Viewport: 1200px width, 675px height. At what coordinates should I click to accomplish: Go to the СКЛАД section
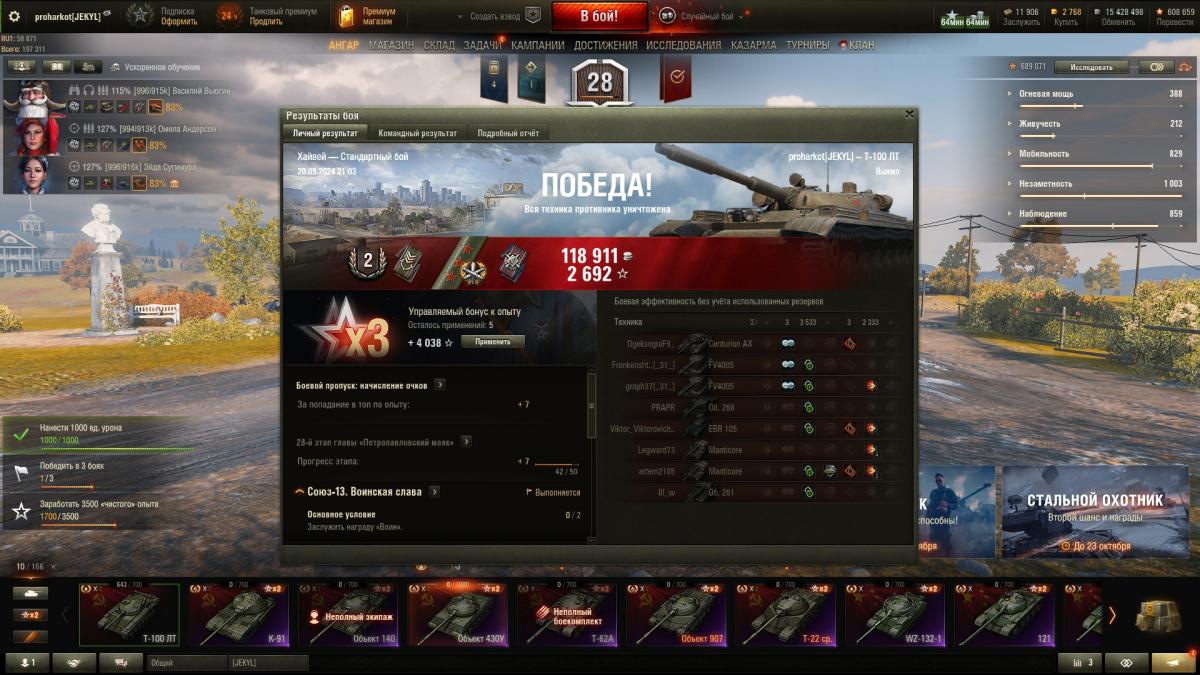[x=439, y=45]
